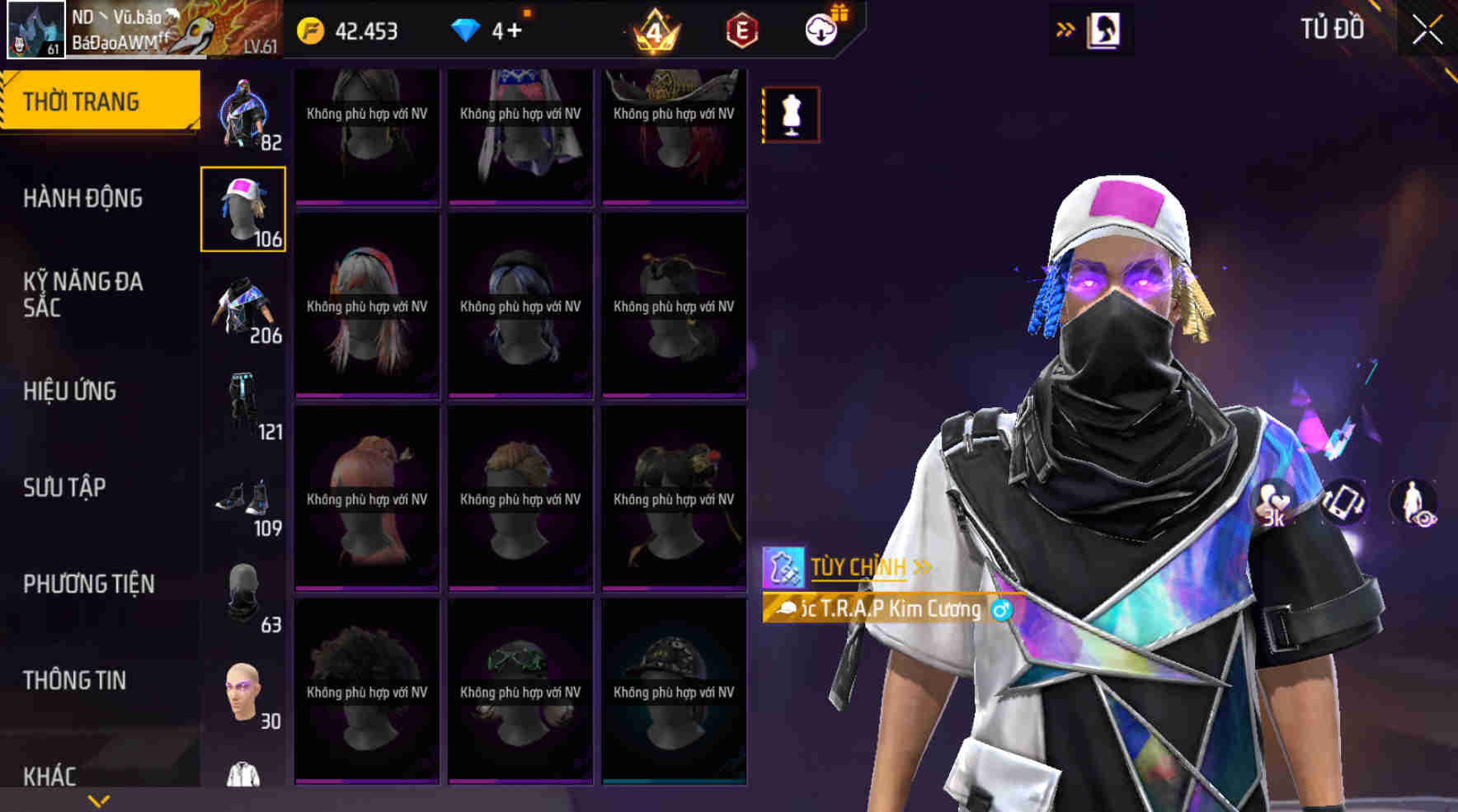
Task: Open the rank badge showing level 4
Action: tap(654, 30)
